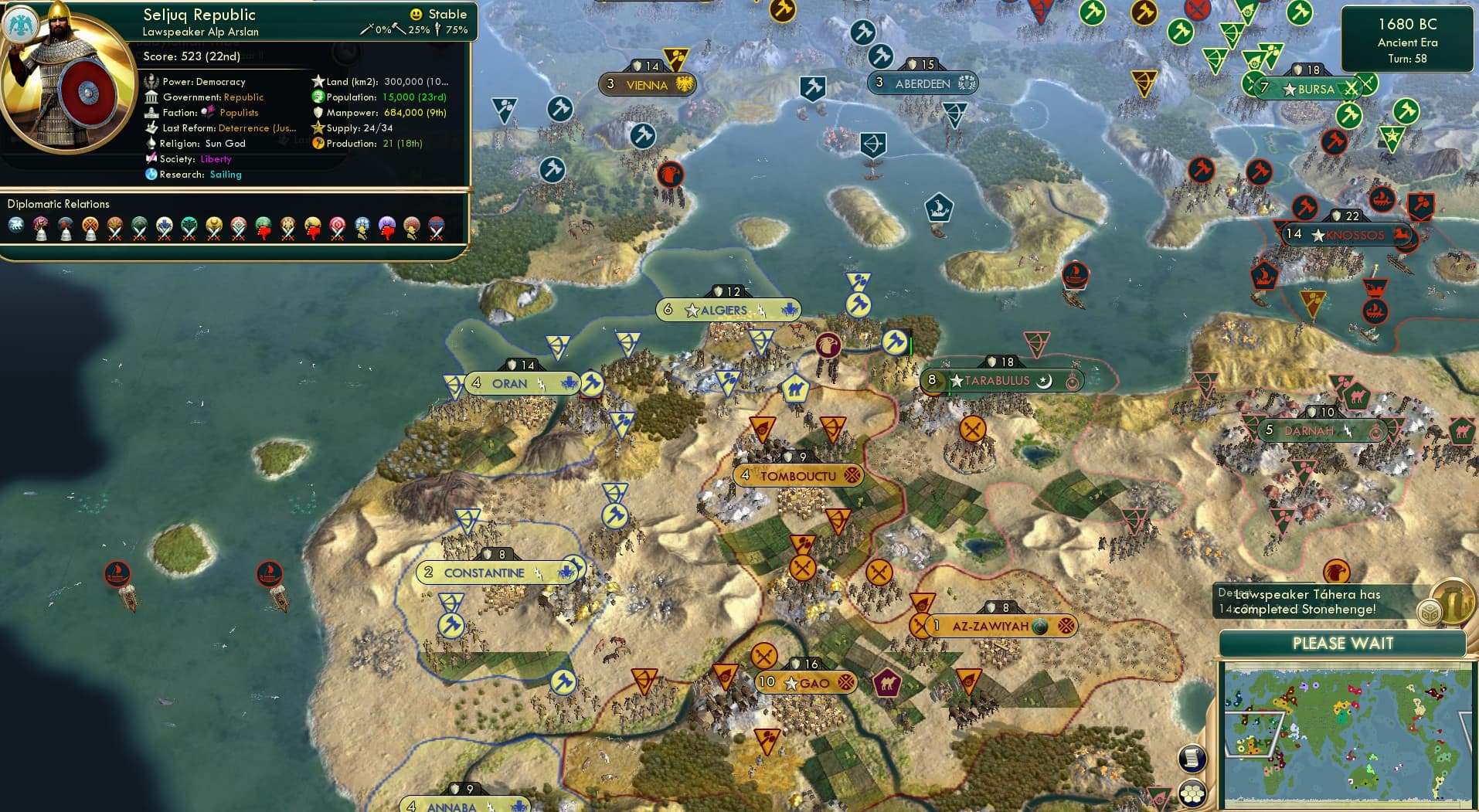
Task: Click the Populists faction icon
Action: point(207,112)
